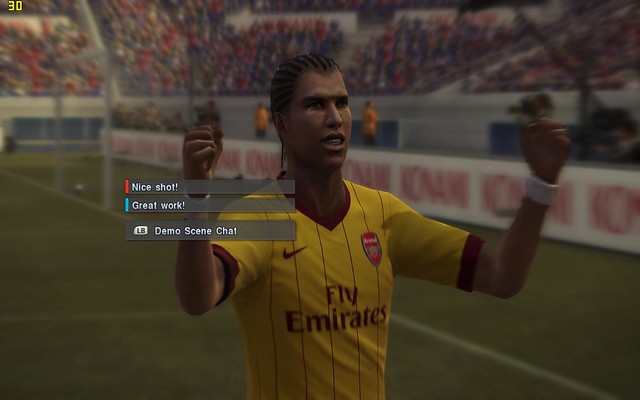This screenshot has width=640, height=400.
Task: Choose the "Great work!" chat message
Action: click(x=208, y=204)
